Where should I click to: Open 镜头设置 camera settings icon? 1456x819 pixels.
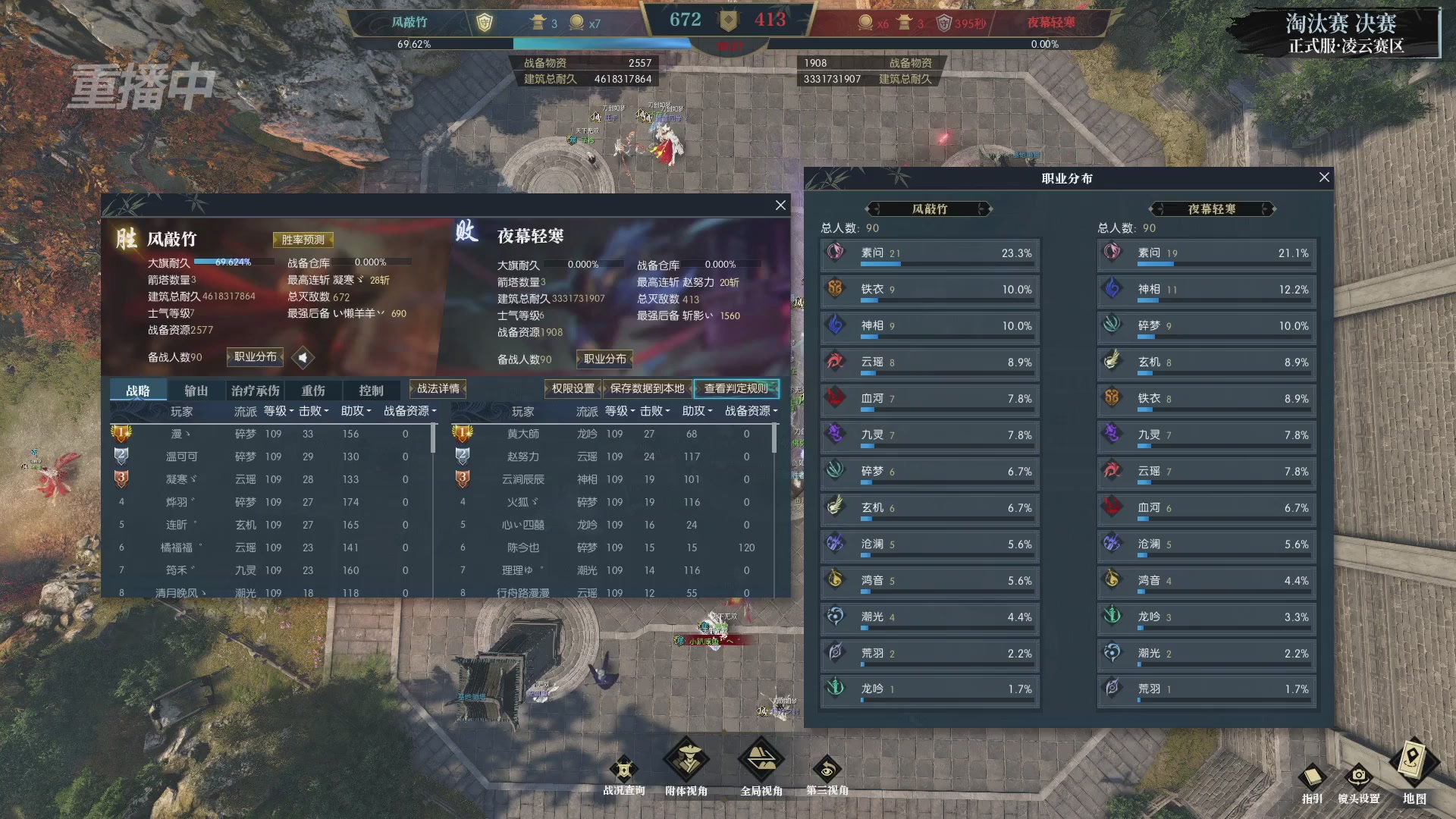[1360, 775]
